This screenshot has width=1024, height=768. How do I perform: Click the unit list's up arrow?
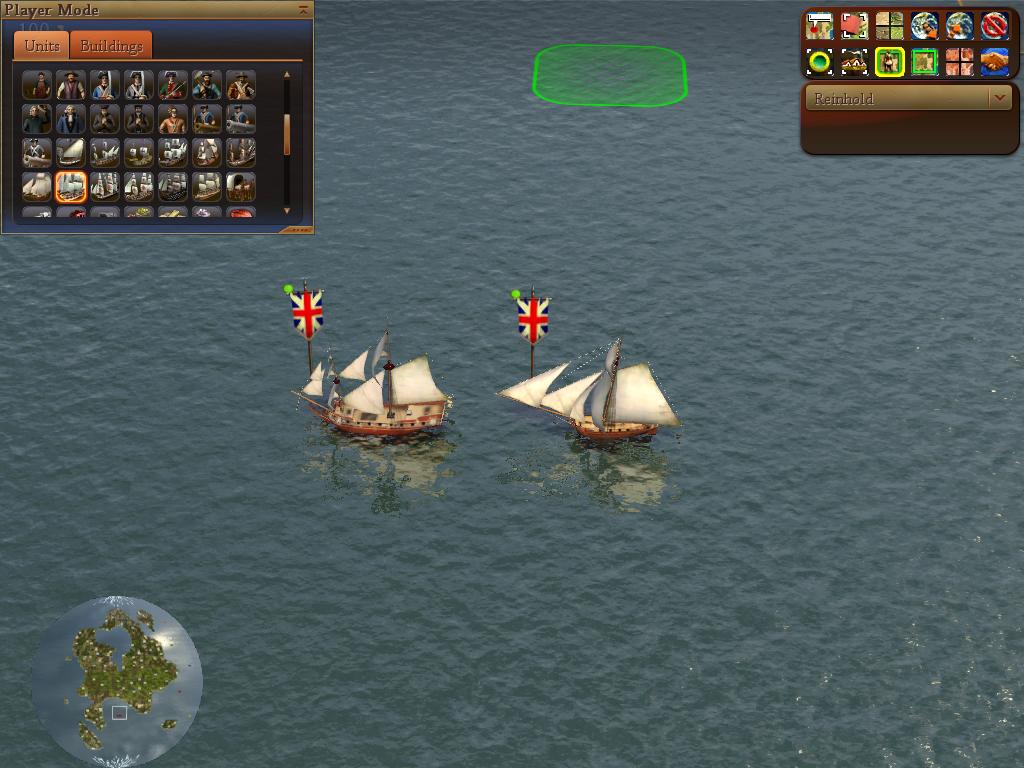click(x=287, y=75)
